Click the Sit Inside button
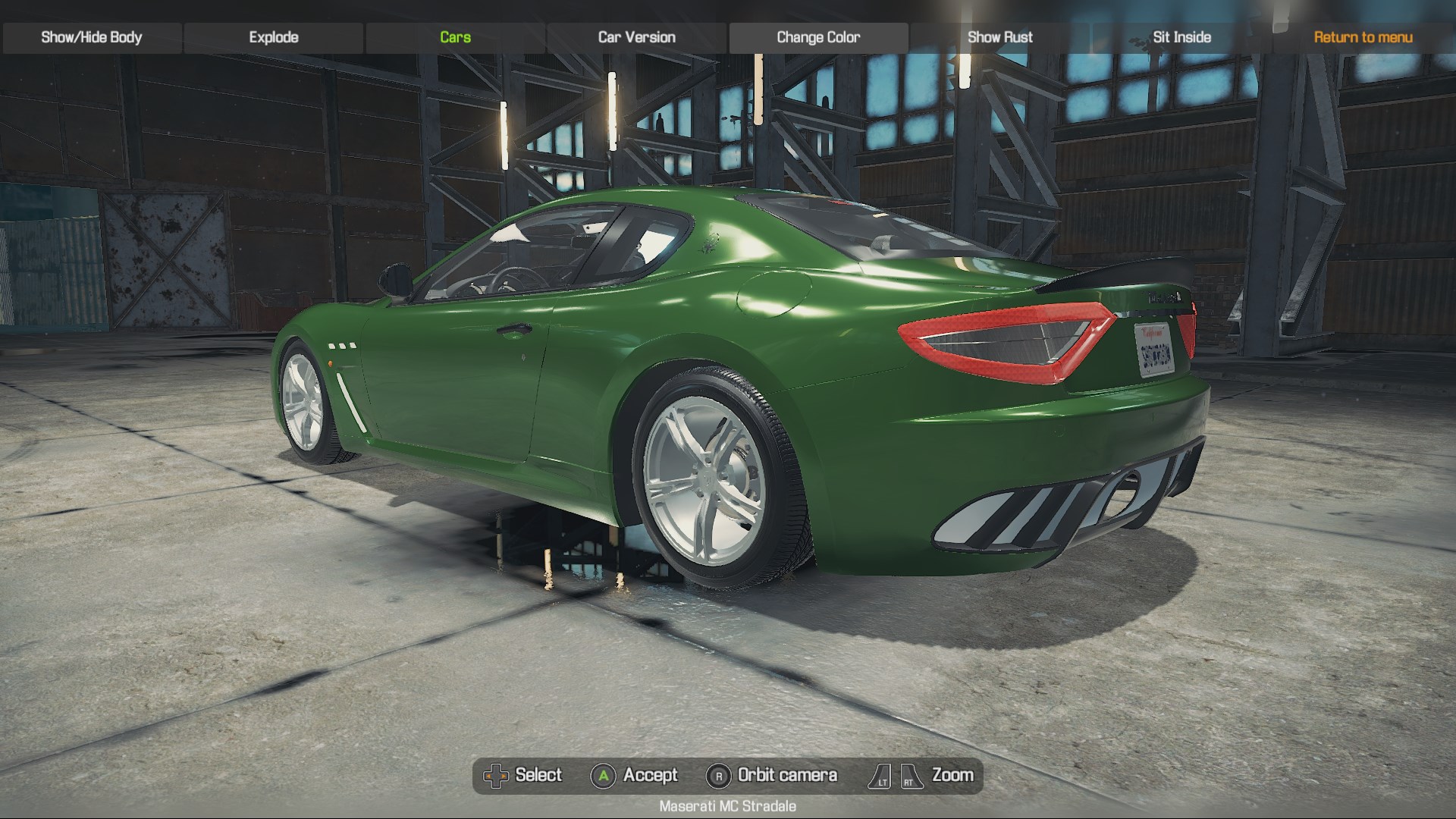The height and width of the screenshot is (819, 1456). 1181,37
